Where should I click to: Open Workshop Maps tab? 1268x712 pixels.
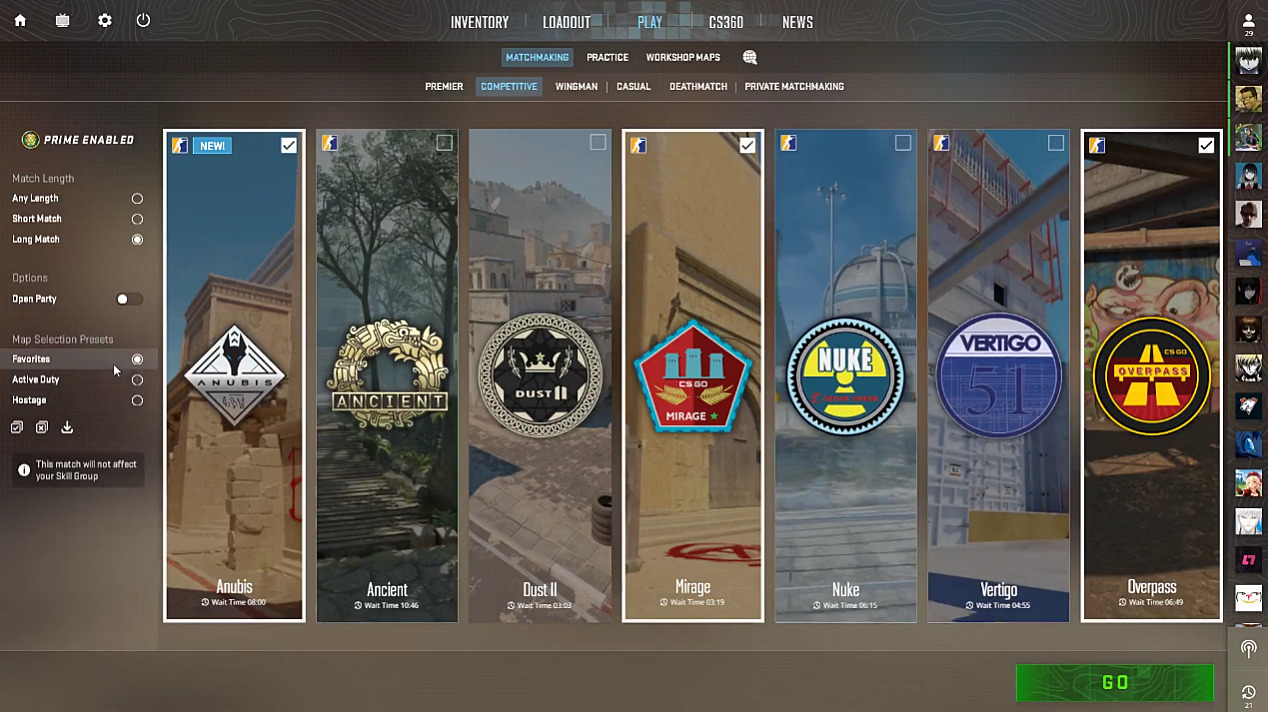point(682,58)
